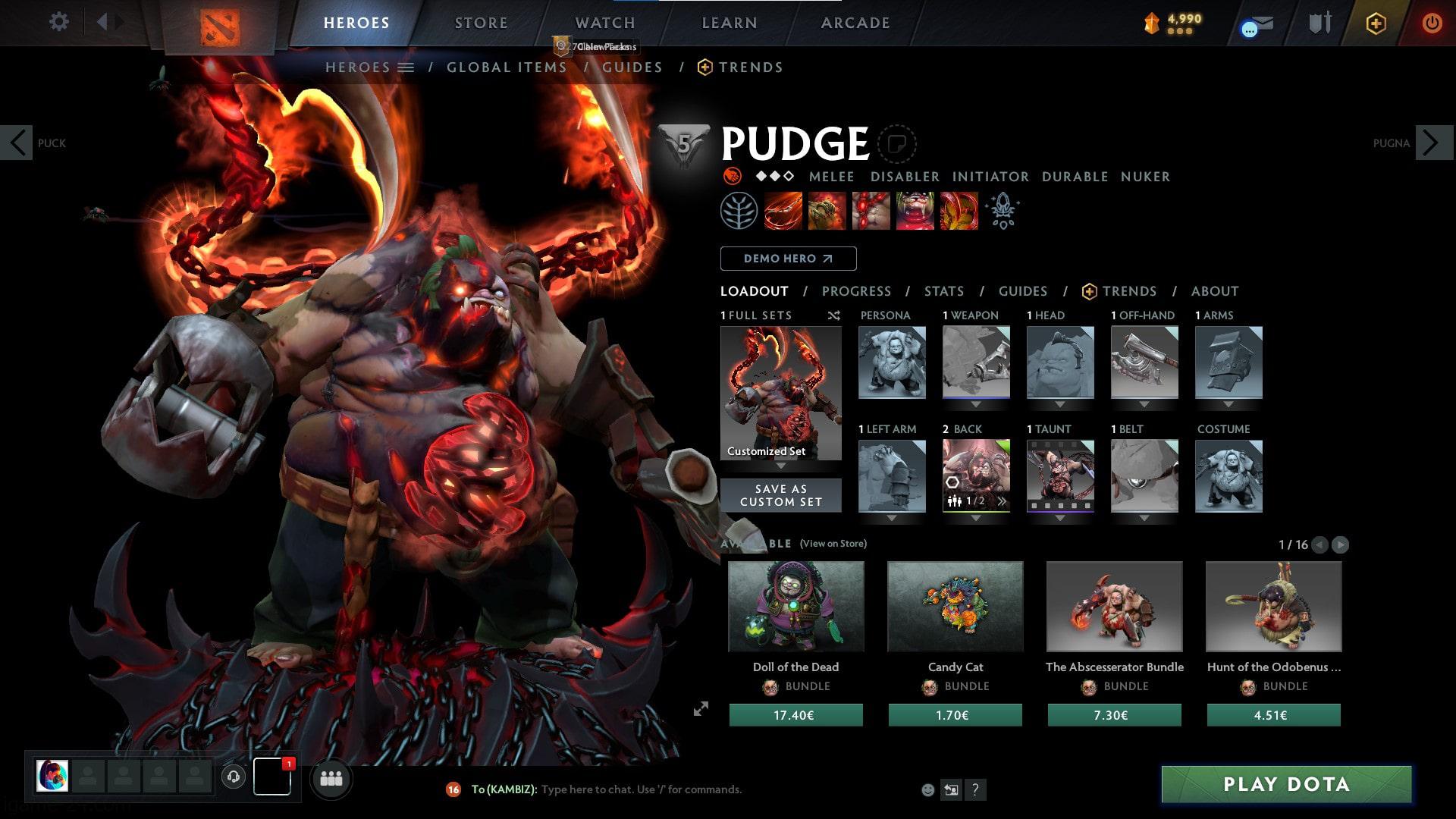Switch to the Watch tab
Image resolution: width=1456 pixels, height=819 pixels.
coord(604,23)
